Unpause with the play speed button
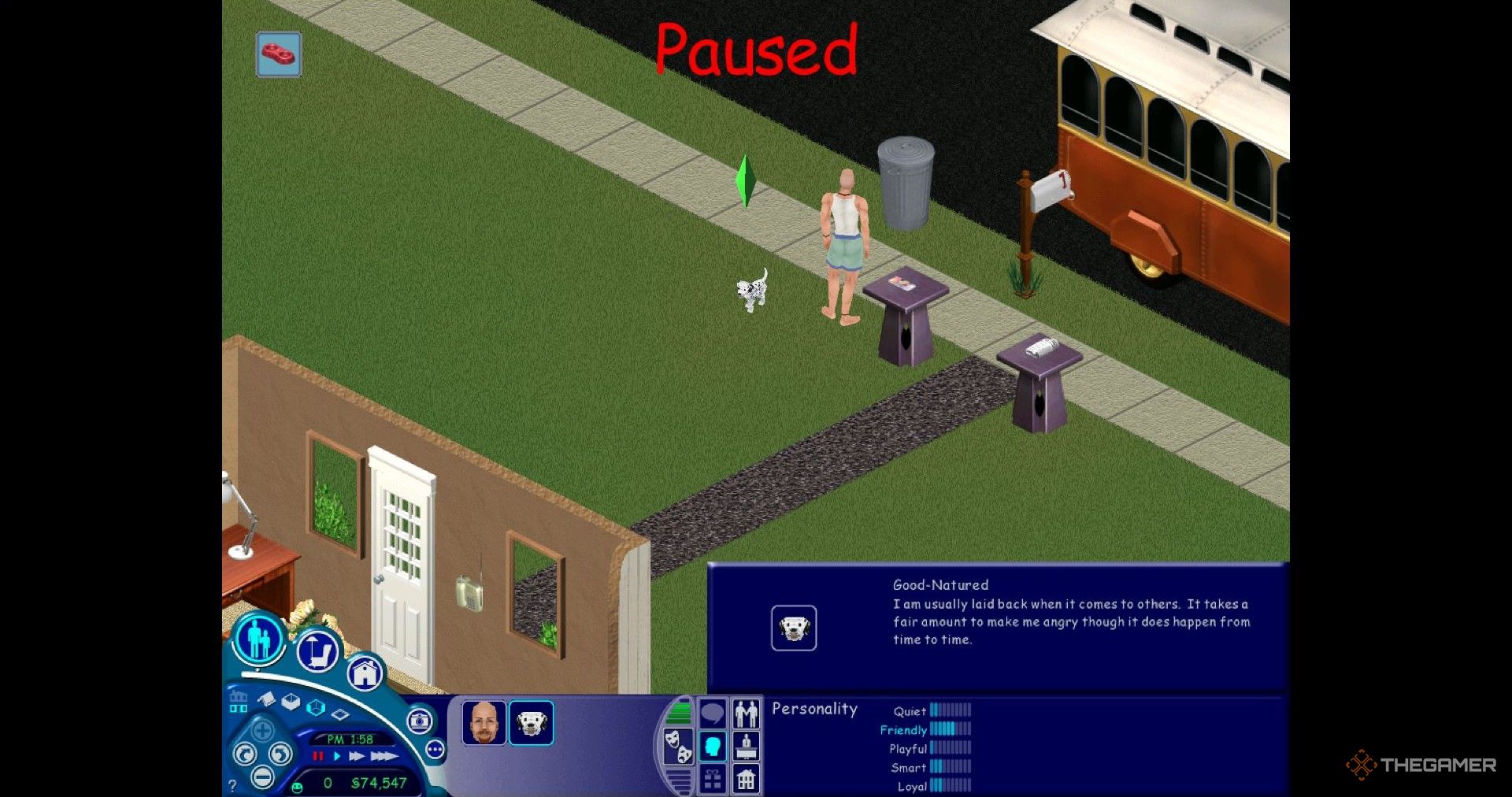The width and height of the screenshot is (1512, 797). [337, 756]
